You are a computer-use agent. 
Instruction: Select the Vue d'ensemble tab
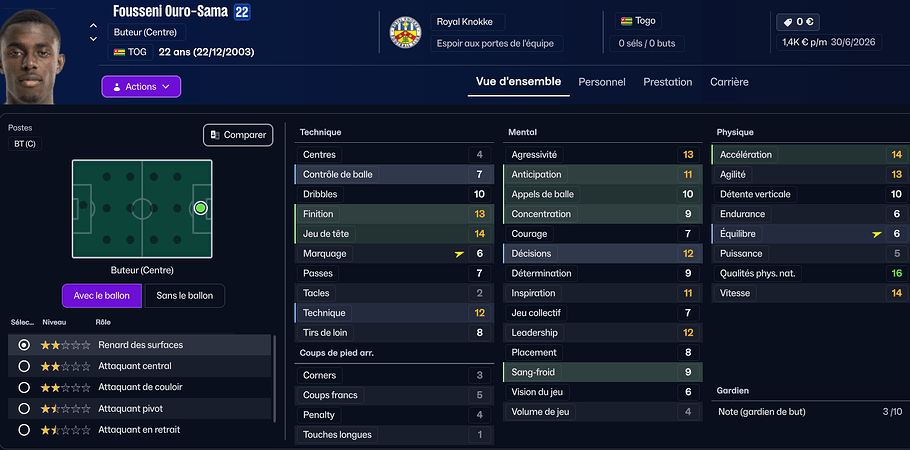coord(518,82)
